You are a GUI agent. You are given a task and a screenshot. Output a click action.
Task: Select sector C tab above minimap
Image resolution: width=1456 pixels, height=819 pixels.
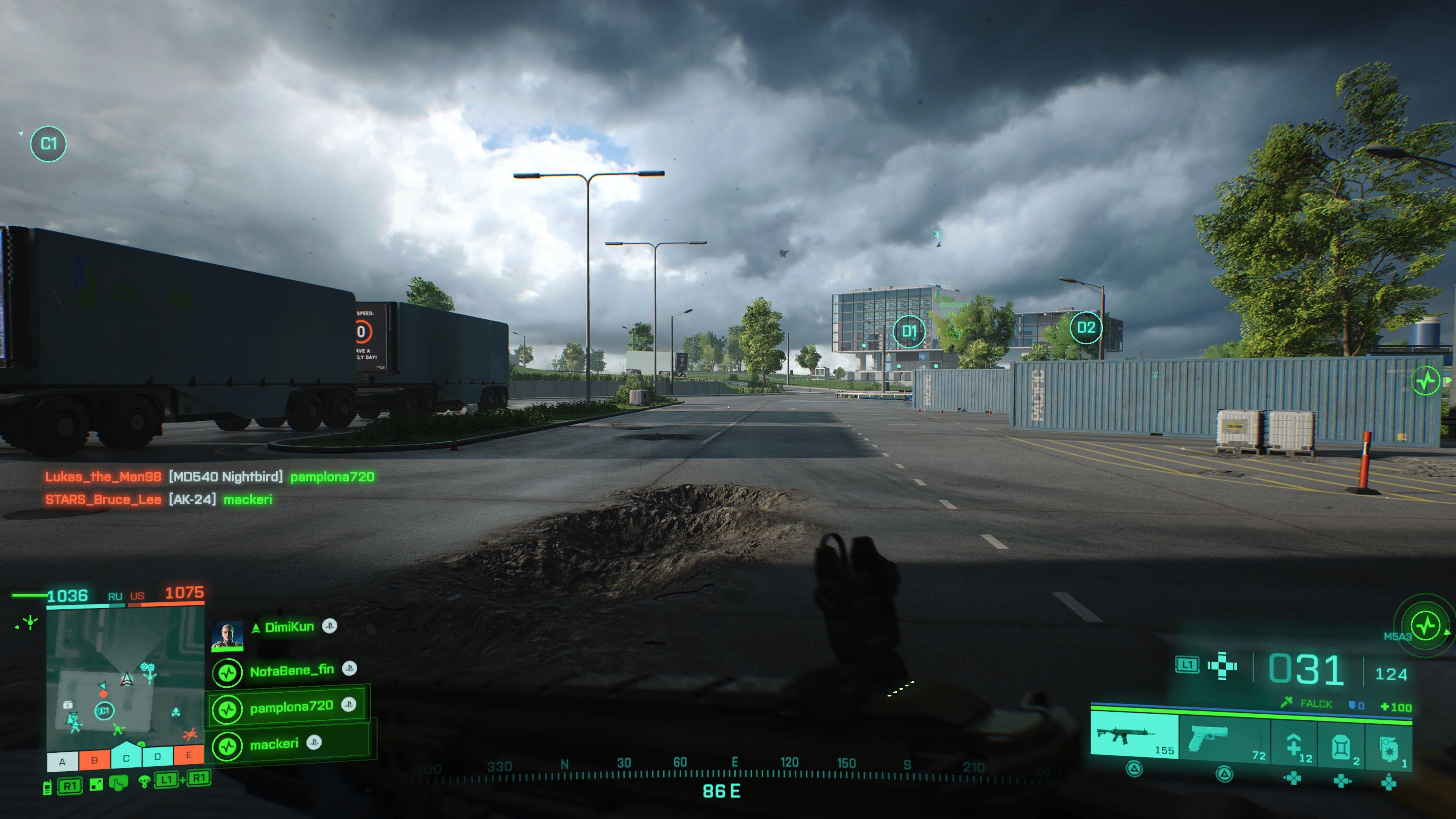(x=127, y=759)
